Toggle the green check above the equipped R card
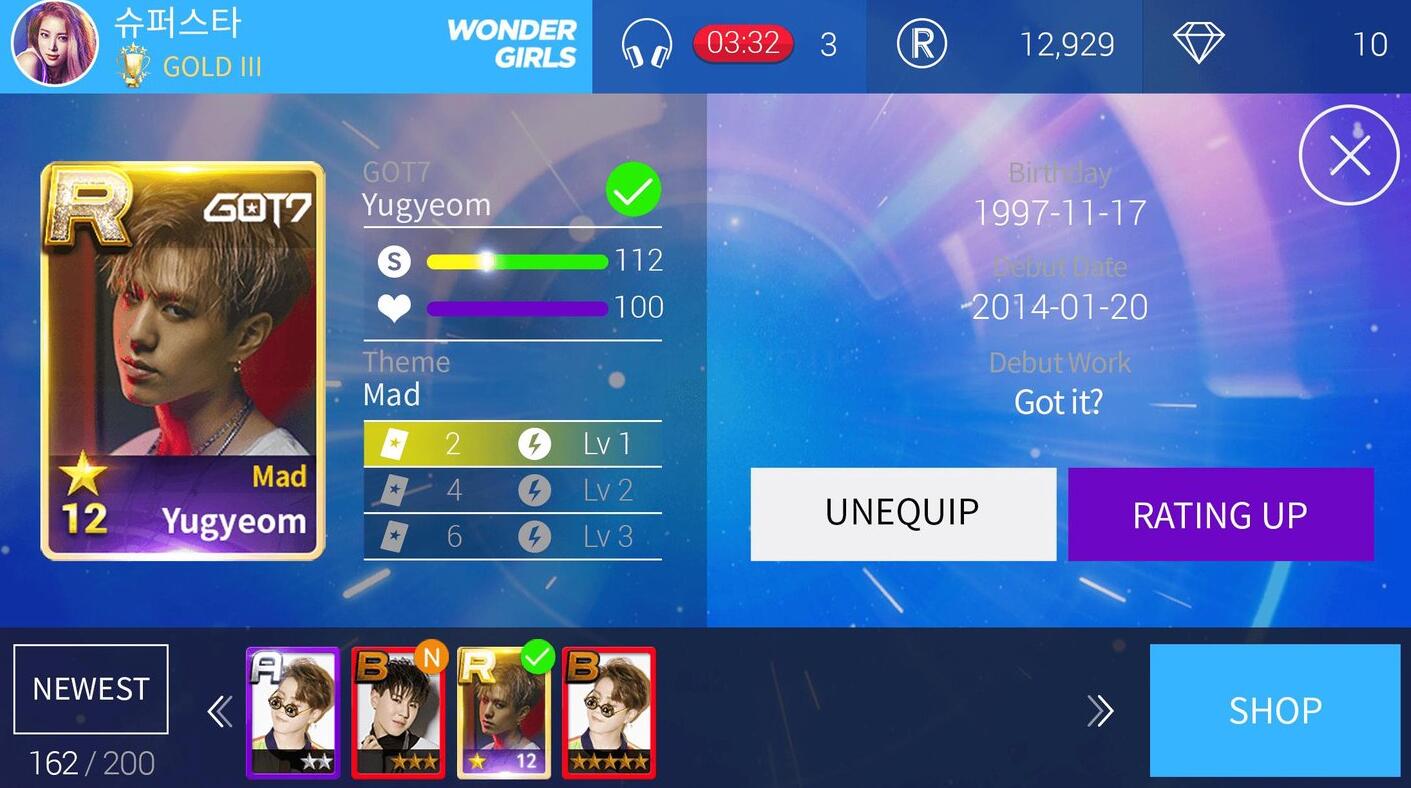 coord(539,657)
